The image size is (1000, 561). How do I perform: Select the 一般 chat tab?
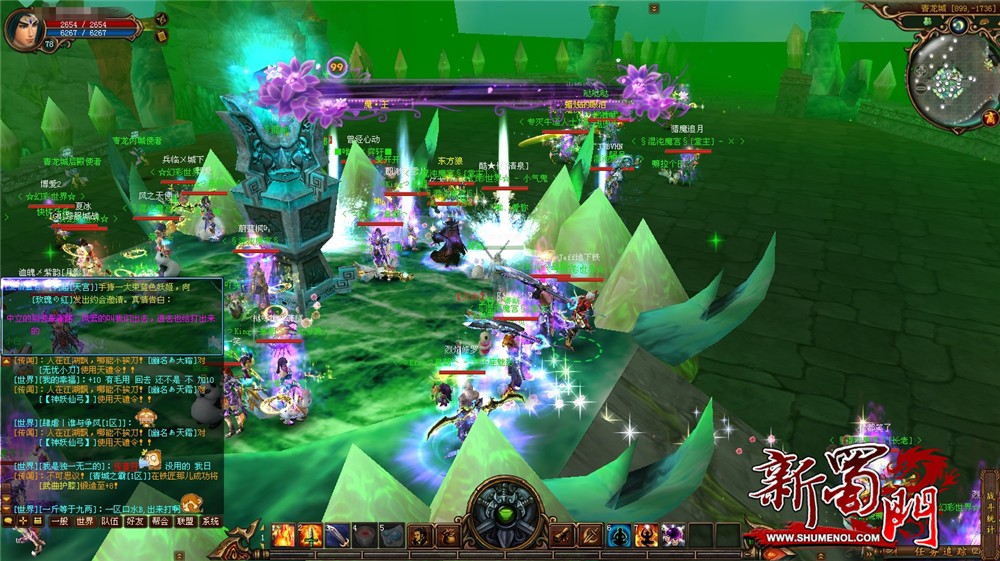(x=60, y=521)
